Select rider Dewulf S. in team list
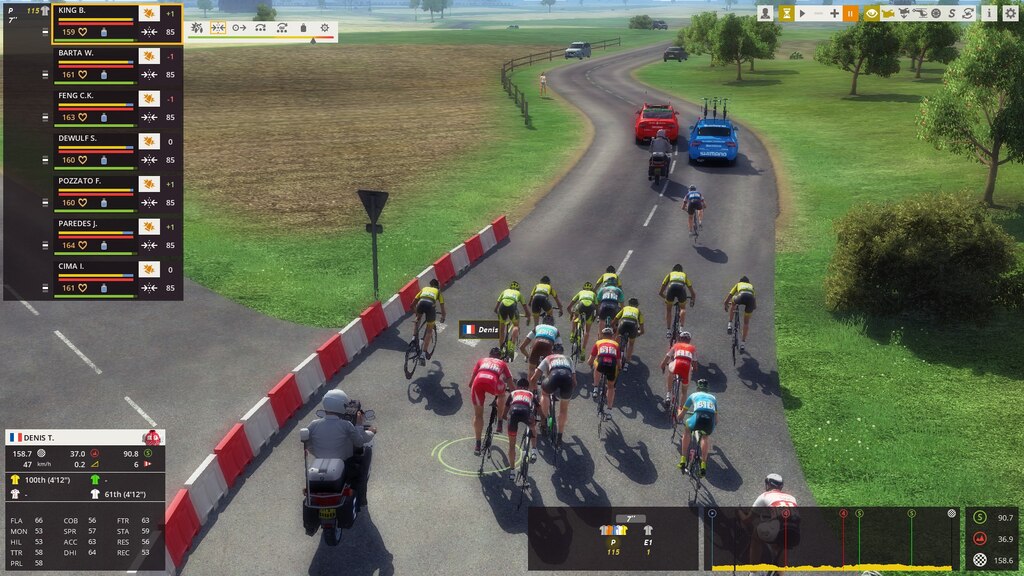This screenshot has height=576, width=1024. 94,139
